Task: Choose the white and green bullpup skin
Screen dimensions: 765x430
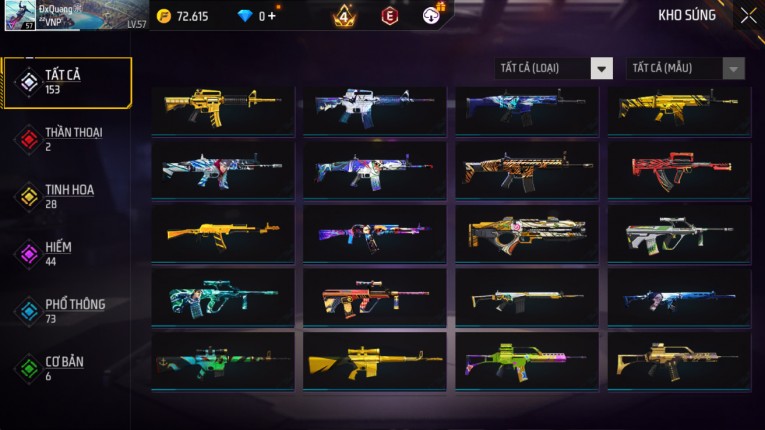Action: pyautogui.click(x=678, y=233)
